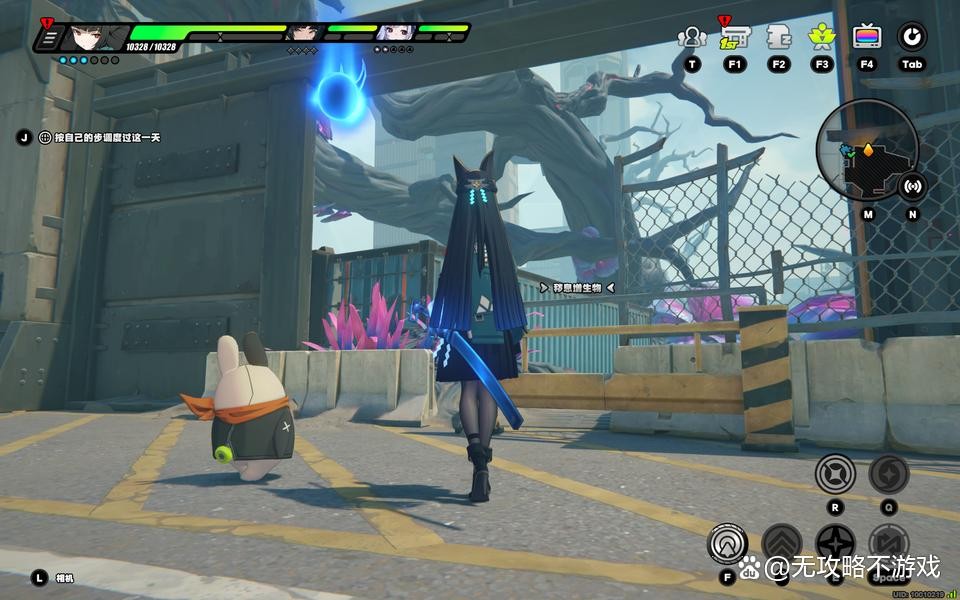Toggle the signal broadcast button beside minimap
This screenshot has height=600, width=960.
(912, 186)
